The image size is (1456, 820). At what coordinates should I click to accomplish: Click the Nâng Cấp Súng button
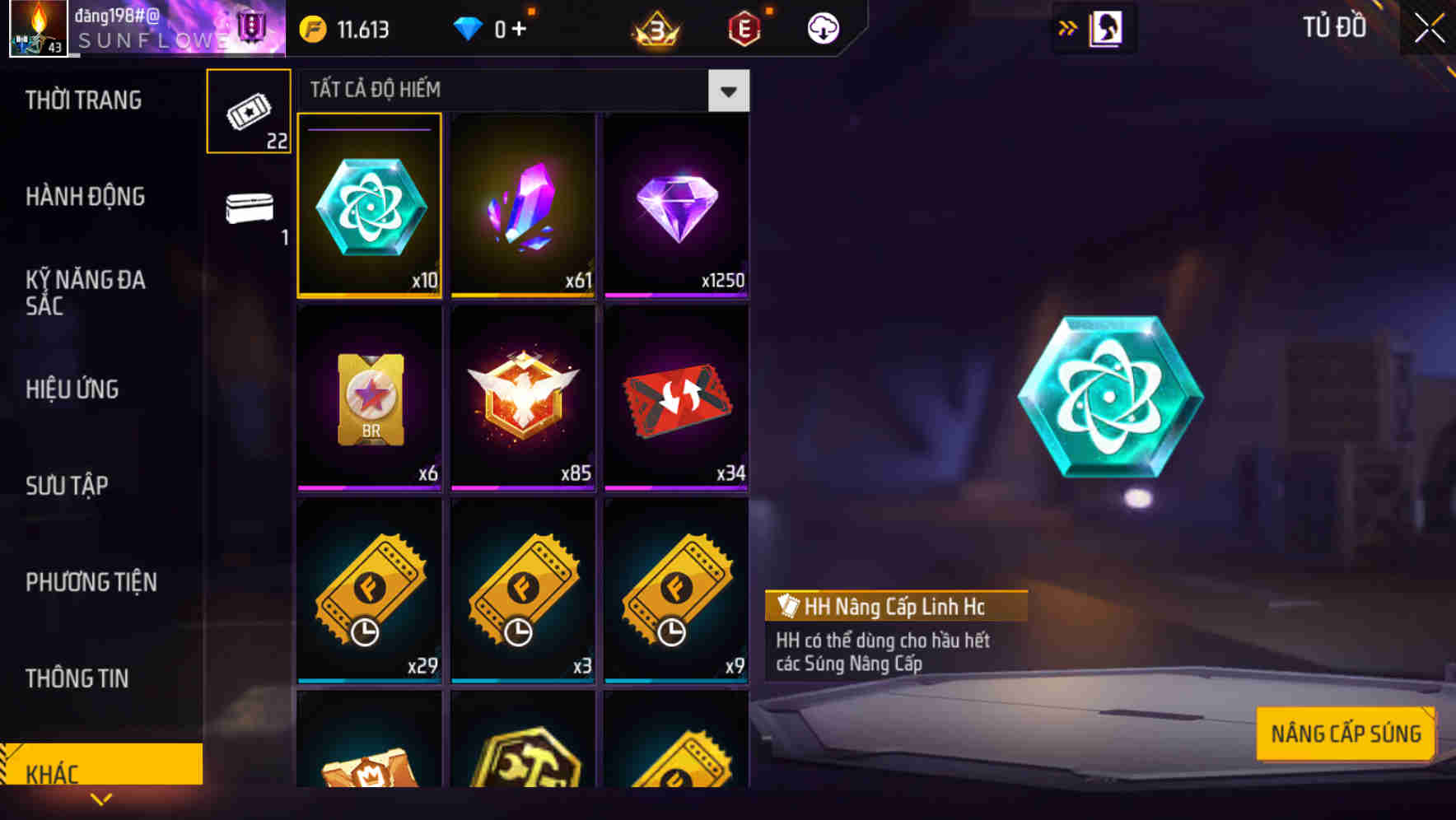(x=1346, y=732)
